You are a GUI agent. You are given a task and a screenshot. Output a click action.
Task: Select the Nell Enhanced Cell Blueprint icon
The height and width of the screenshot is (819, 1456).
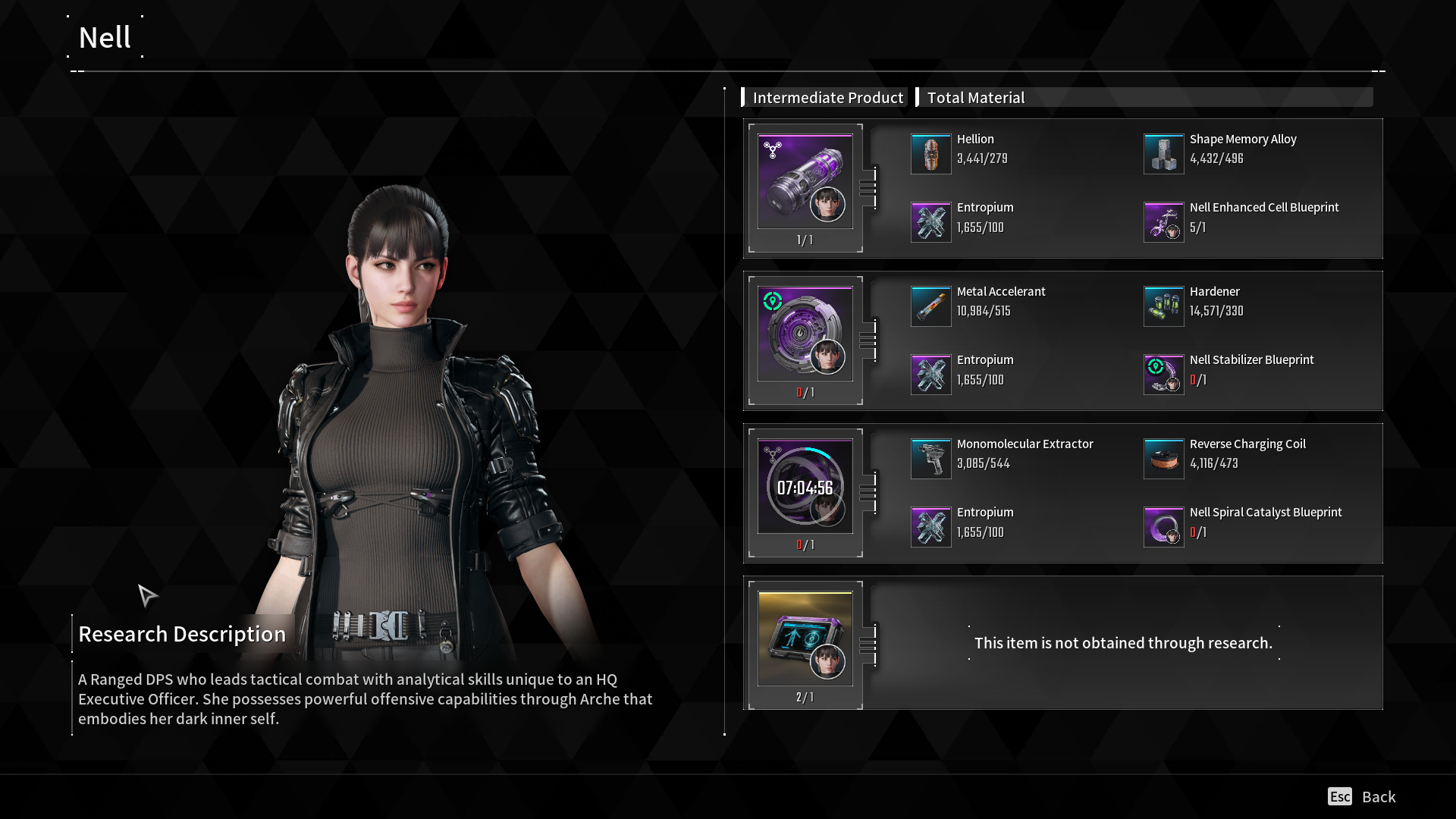(1163, 222)
